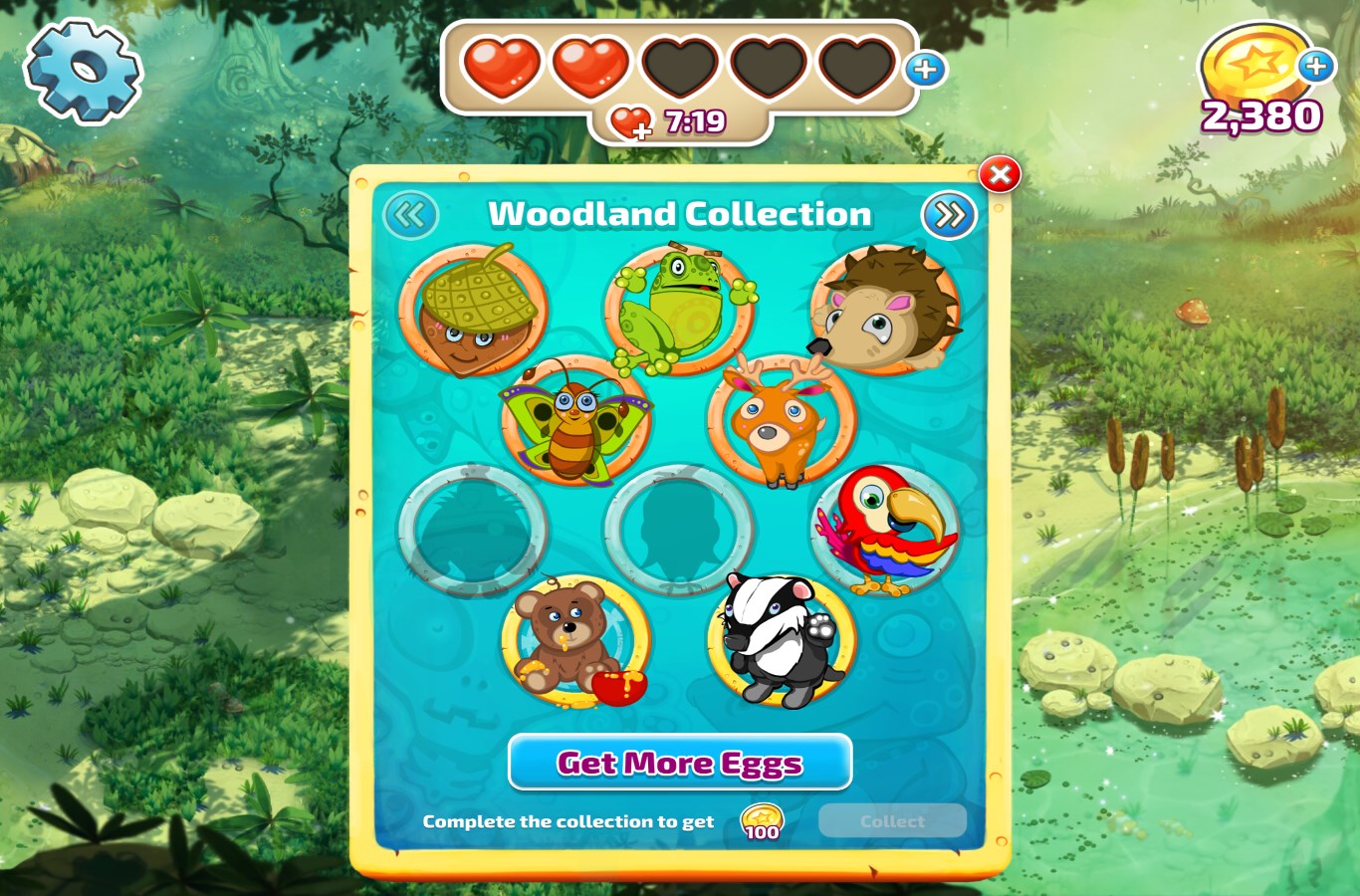Select the brown bear collectible

[x=574, y=641]
